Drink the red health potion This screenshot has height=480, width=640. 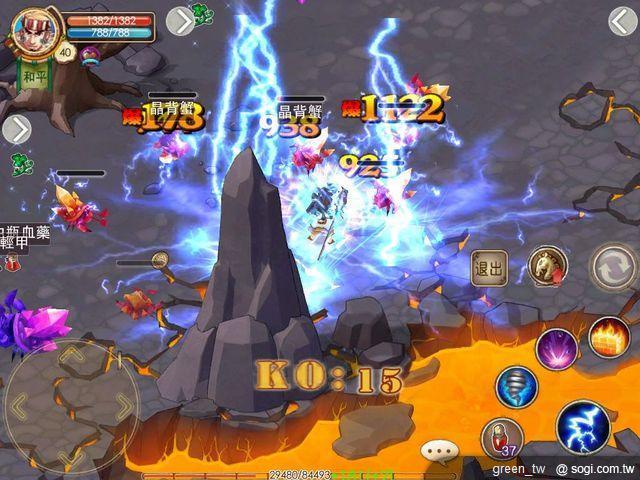[x=500, y=438]
